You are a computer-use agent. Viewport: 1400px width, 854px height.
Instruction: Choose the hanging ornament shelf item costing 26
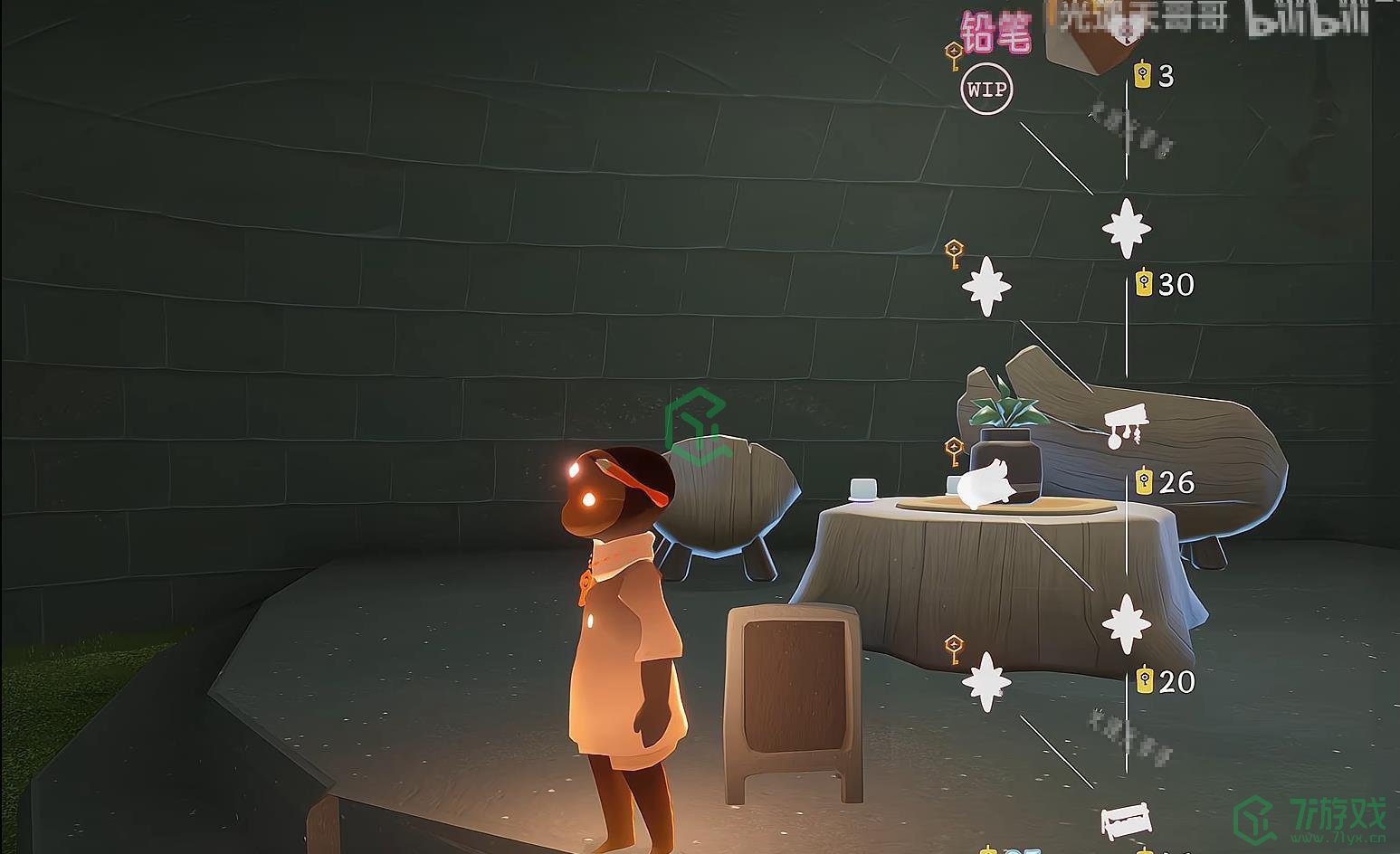[x=1125, y=425]
